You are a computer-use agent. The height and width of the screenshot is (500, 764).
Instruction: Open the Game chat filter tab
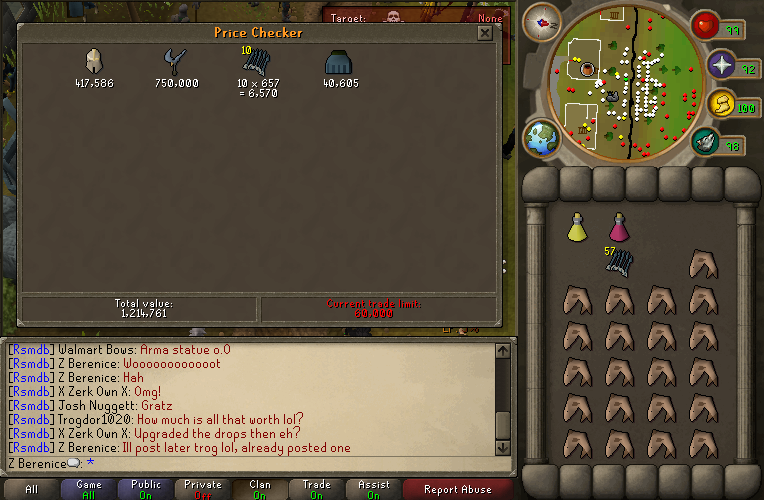pos(89,489)
